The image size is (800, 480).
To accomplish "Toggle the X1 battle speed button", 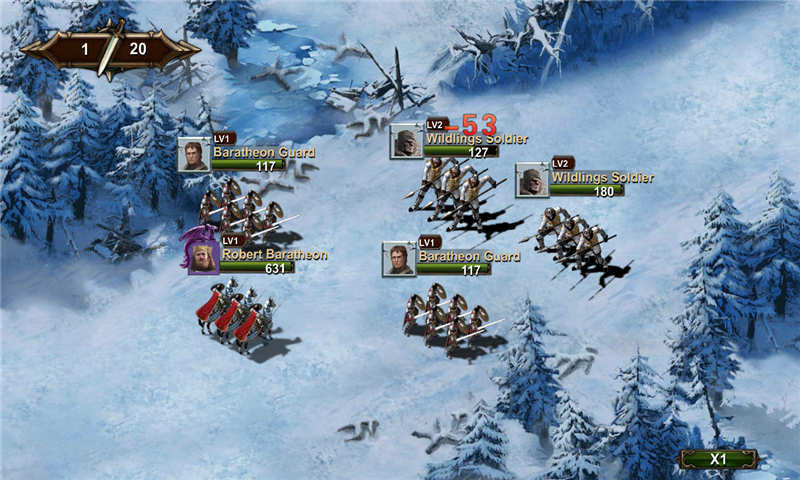I will pyautogui.click(x=718, y=458).
